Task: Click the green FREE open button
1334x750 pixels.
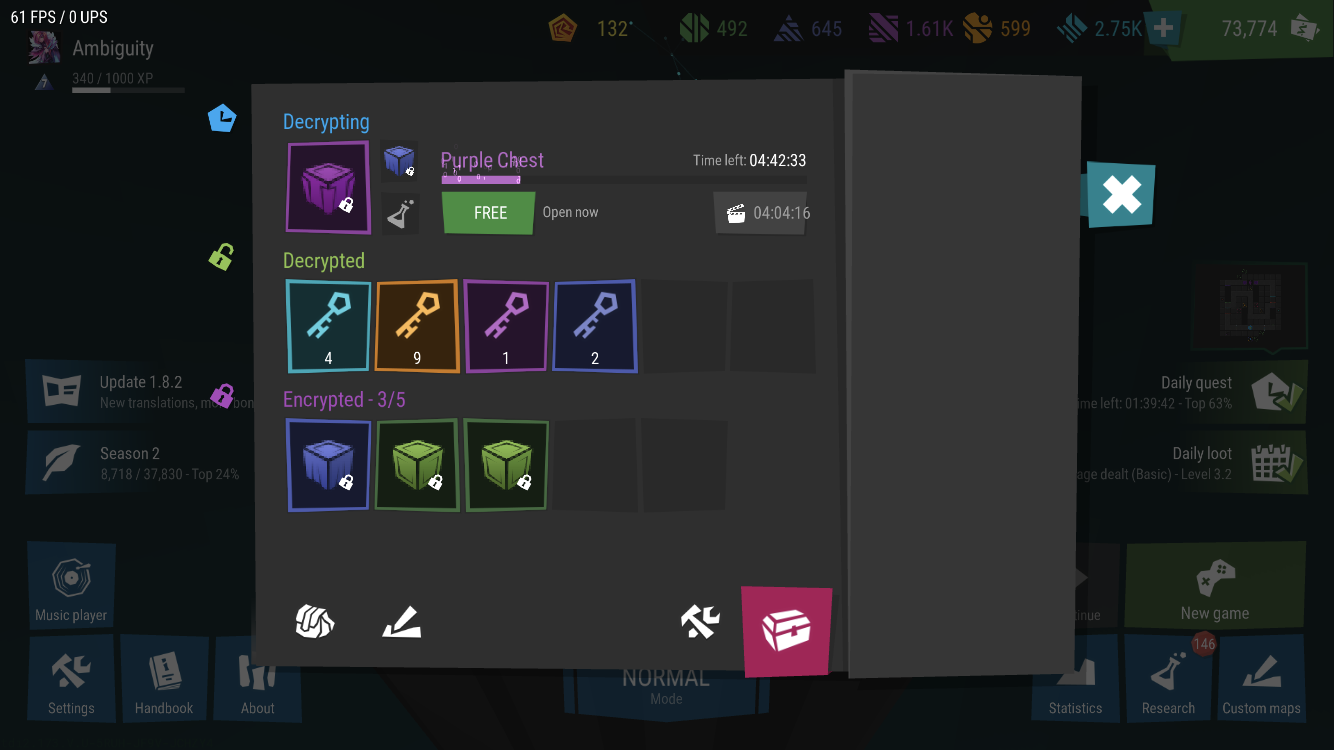Action: [489, 213]
